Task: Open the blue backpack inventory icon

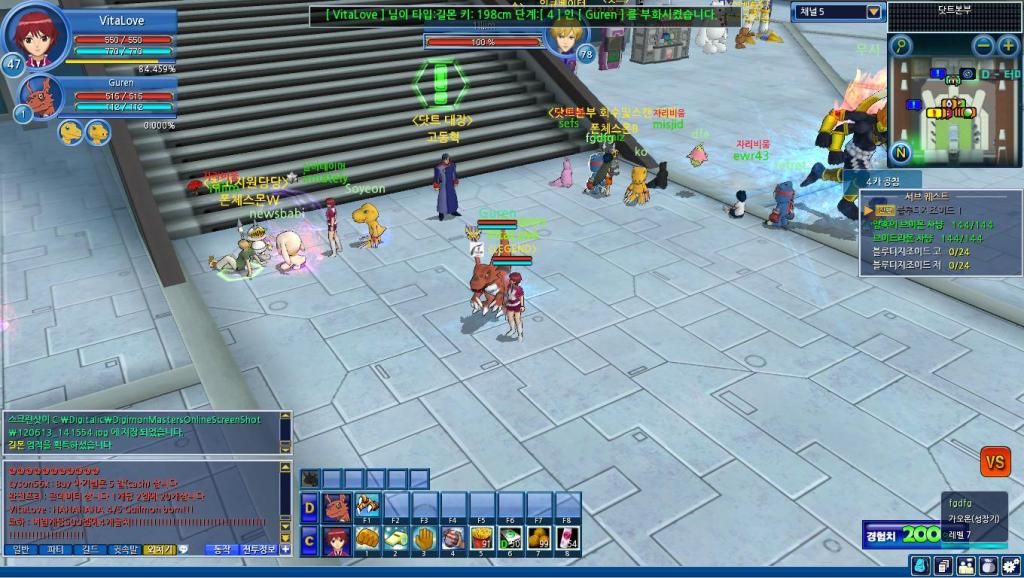Action: click(919, 566)
